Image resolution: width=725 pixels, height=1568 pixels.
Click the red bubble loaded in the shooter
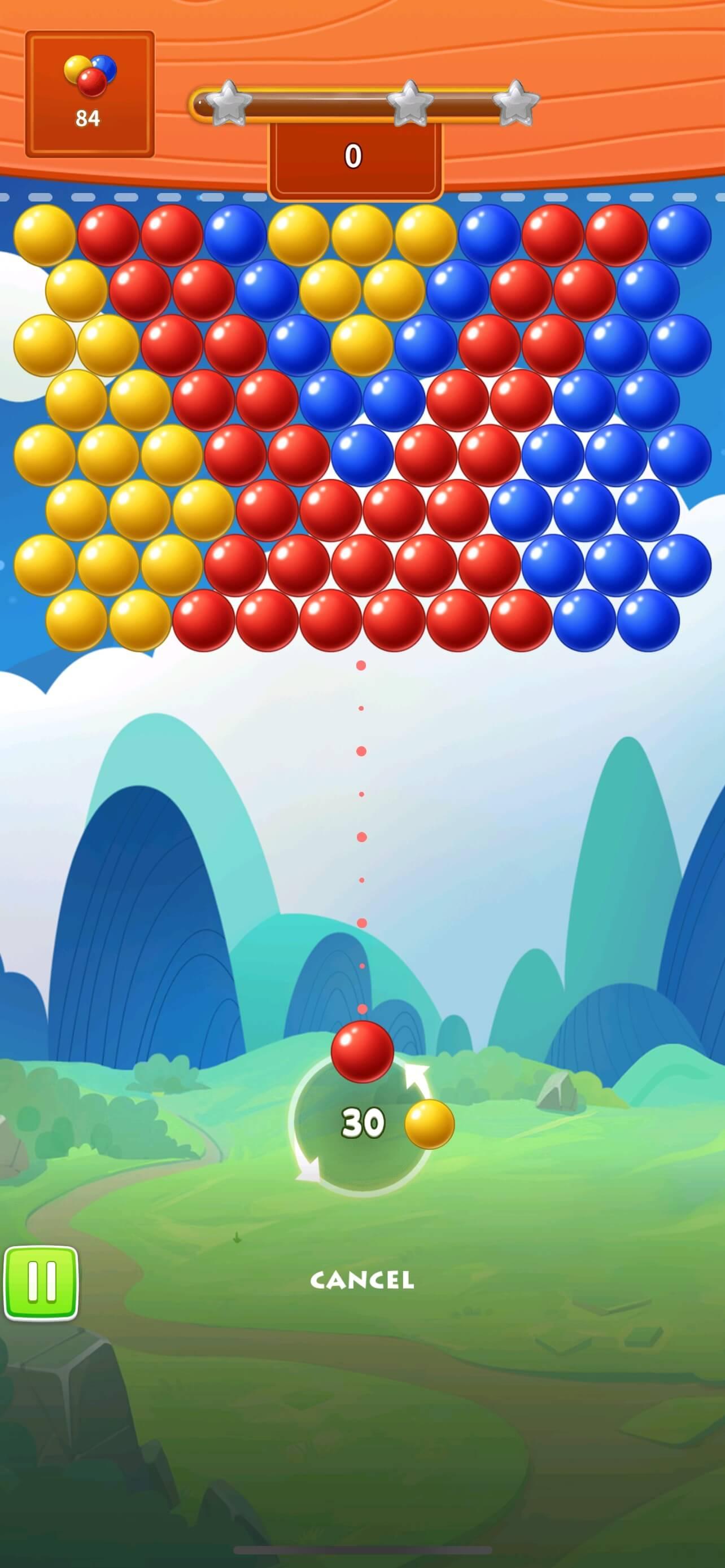point(363,1055)
